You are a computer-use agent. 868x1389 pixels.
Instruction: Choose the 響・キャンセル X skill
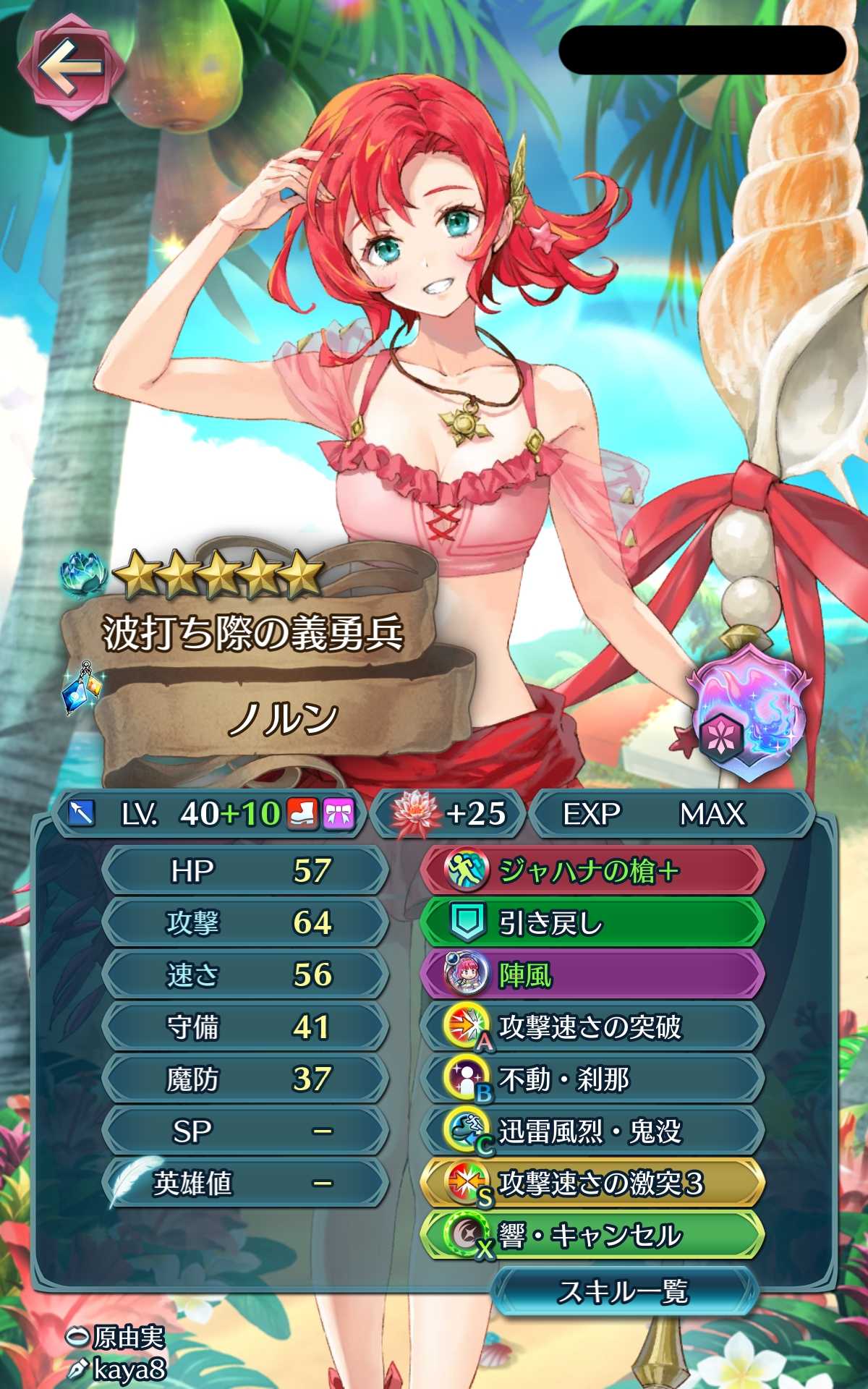point(592,1236)
